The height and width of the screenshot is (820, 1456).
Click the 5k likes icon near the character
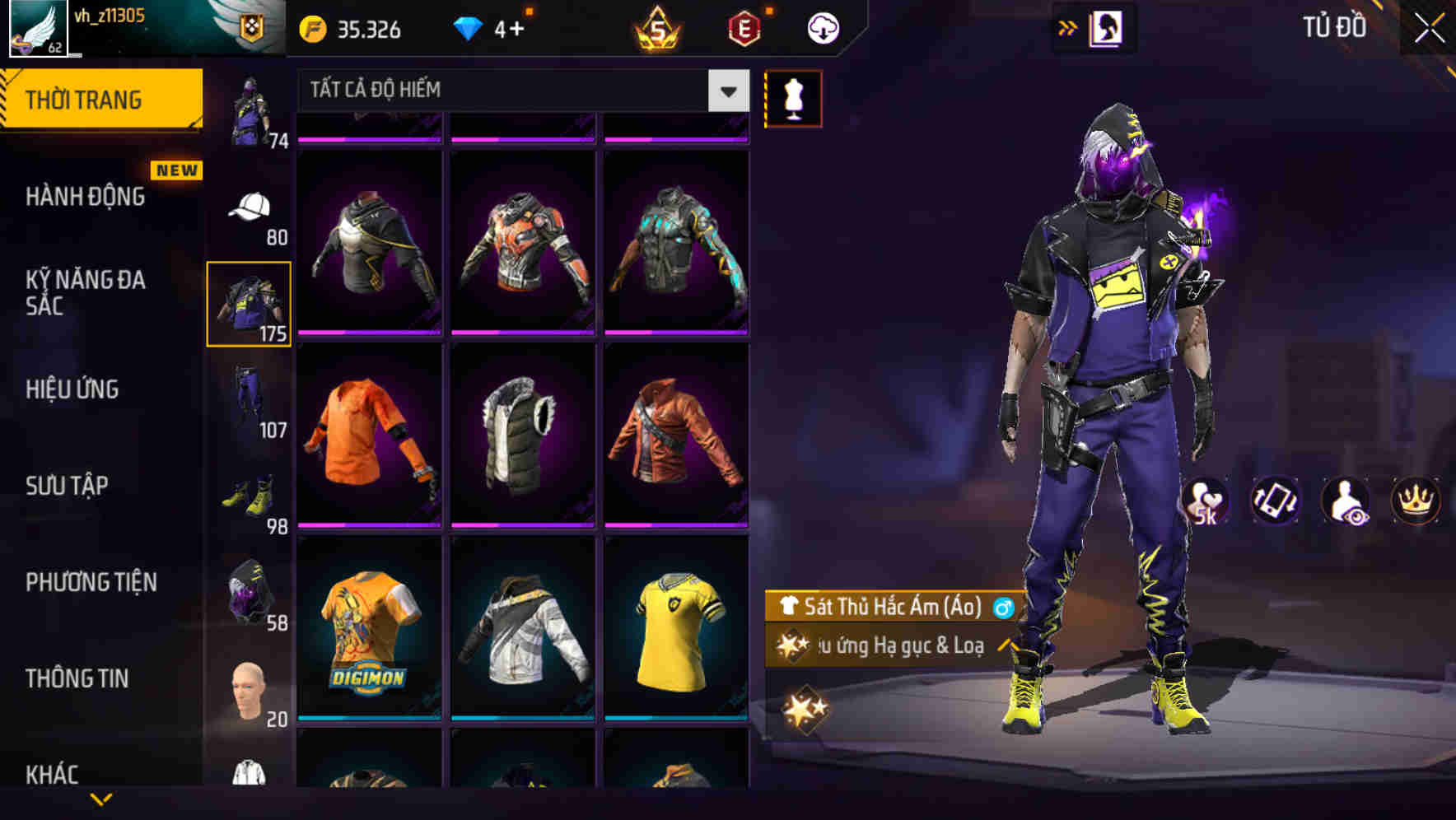tap(1207, 501)
